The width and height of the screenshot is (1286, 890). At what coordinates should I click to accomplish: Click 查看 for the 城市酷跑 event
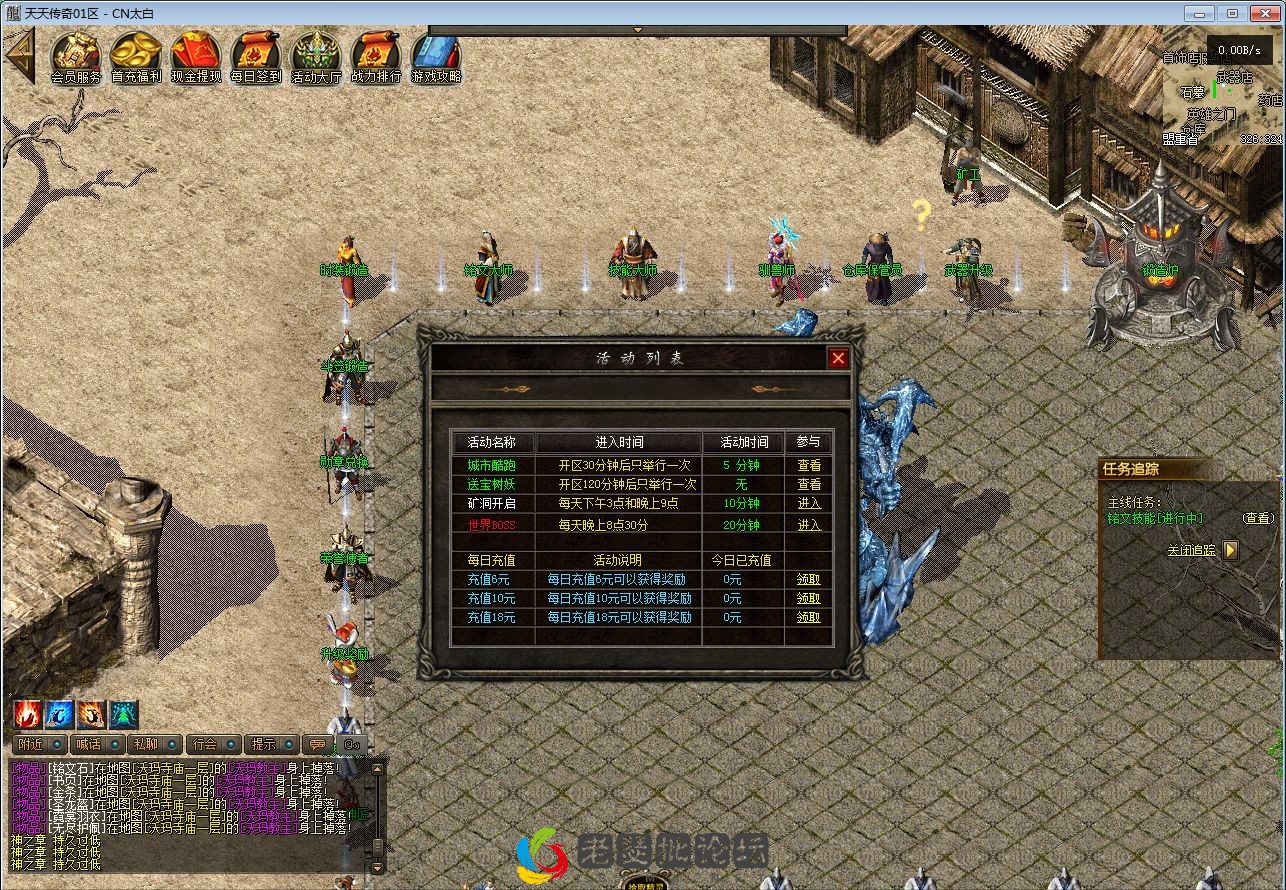point(808,465)
